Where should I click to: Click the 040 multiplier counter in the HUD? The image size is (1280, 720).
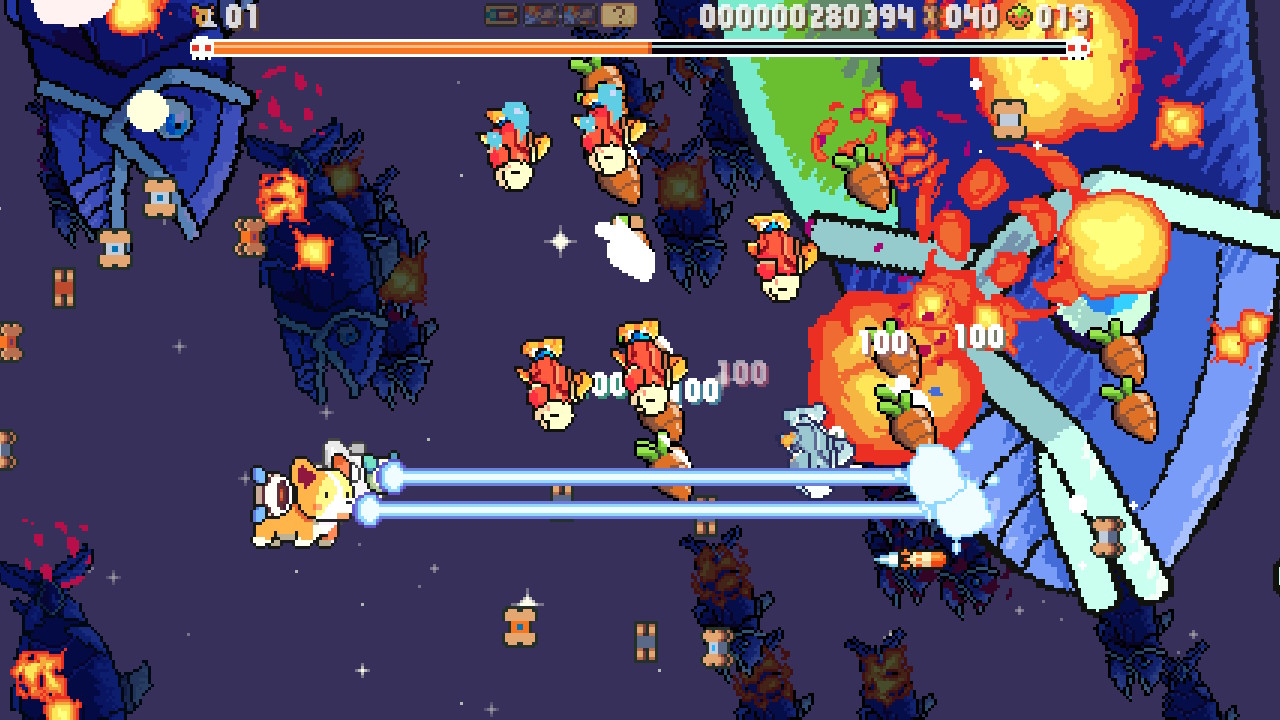[x=972, y=15]
